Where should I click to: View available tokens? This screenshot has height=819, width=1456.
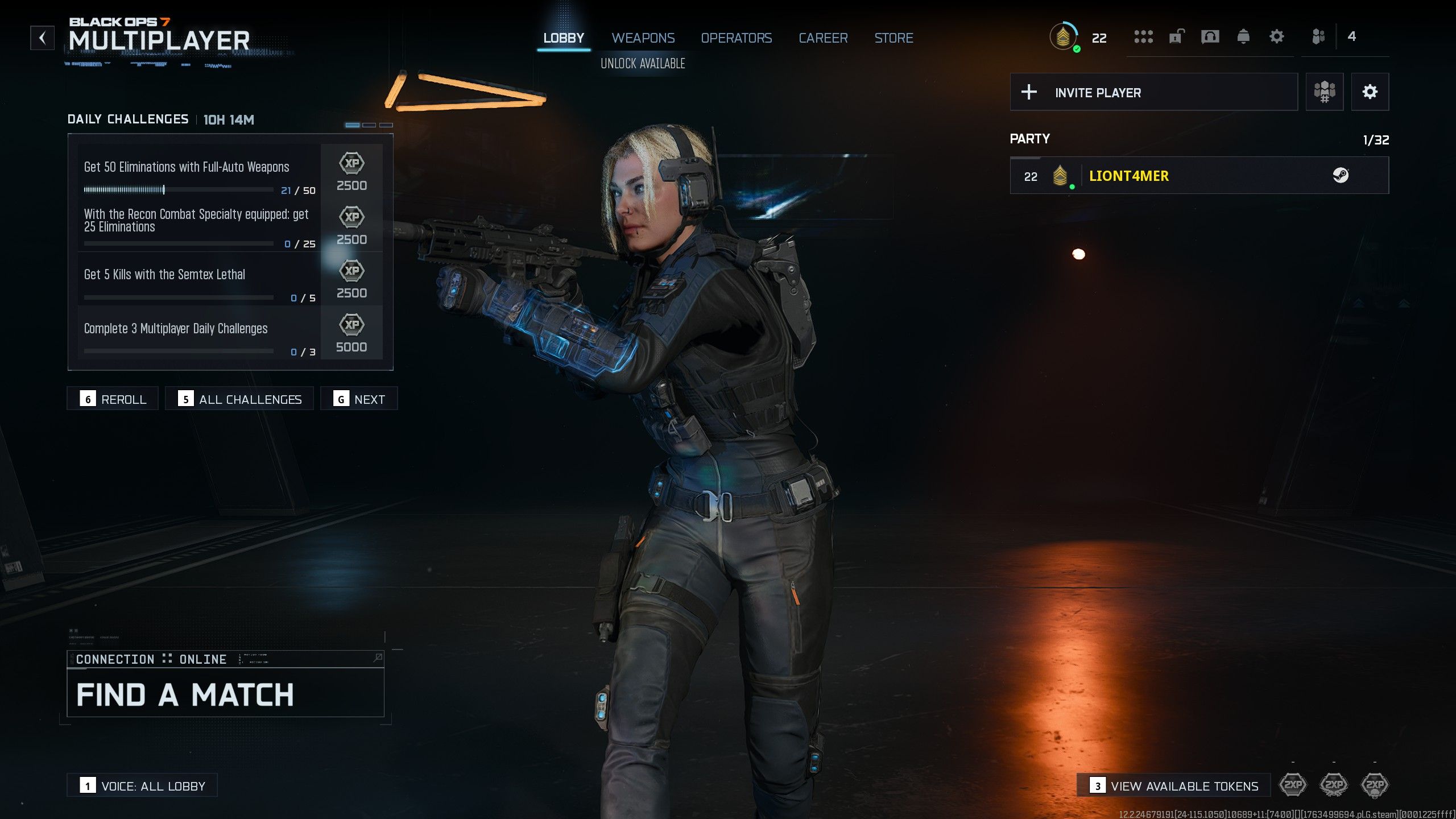[1174, 785]
